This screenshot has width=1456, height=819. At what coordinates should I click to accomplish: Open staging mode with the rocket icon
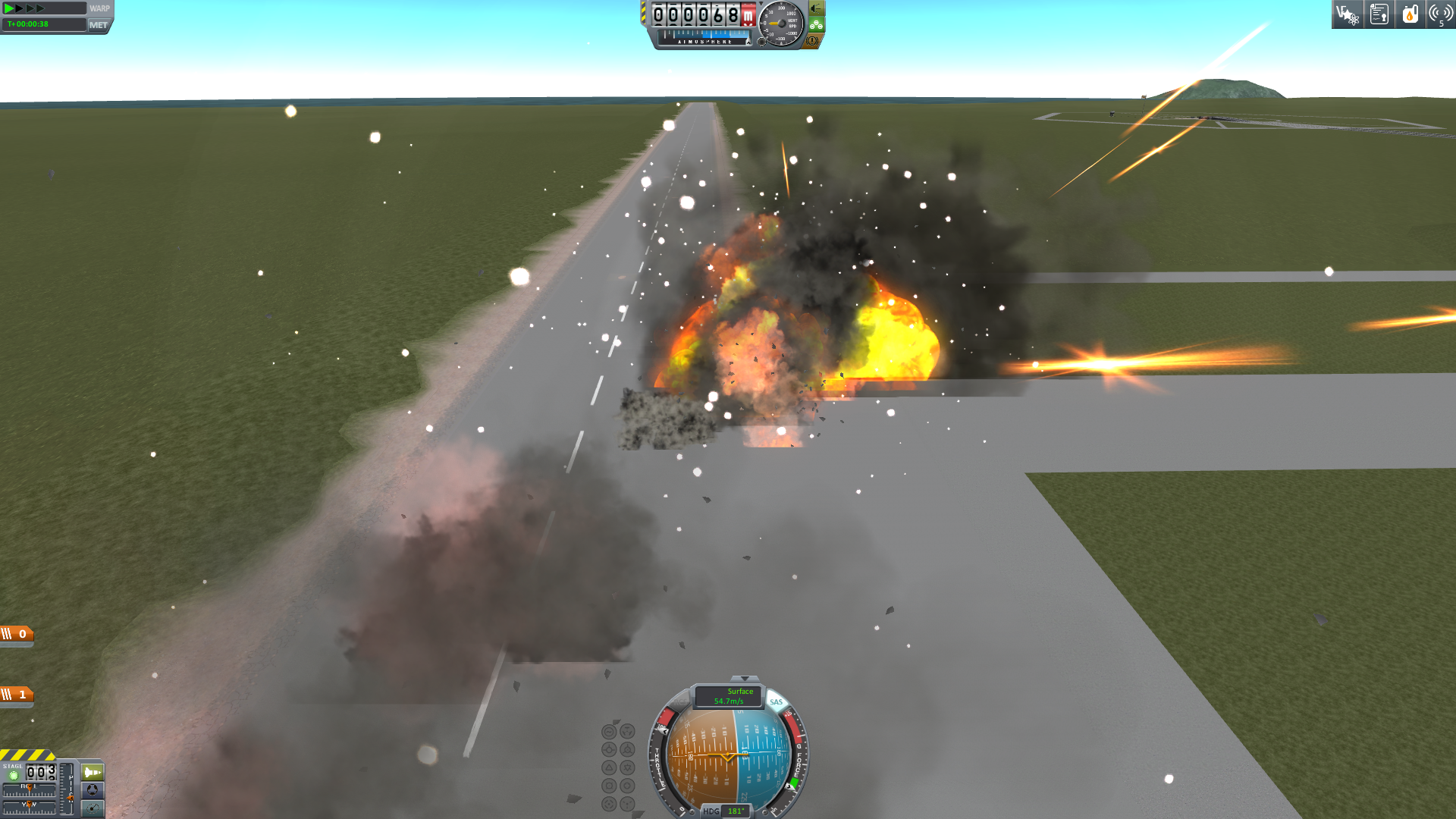pos(93,772)
